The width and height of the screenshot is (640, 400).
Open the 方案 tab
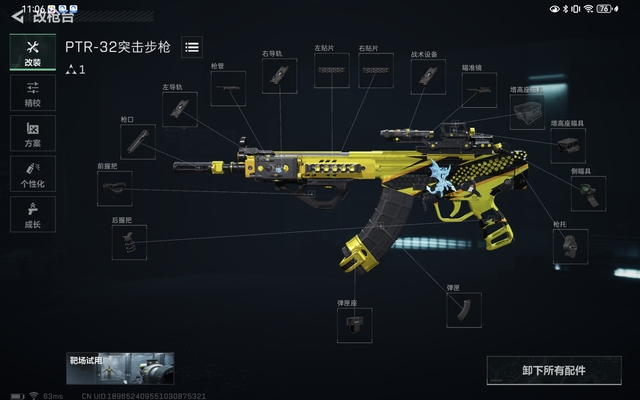pyautogui.click(x=32, y=134)
